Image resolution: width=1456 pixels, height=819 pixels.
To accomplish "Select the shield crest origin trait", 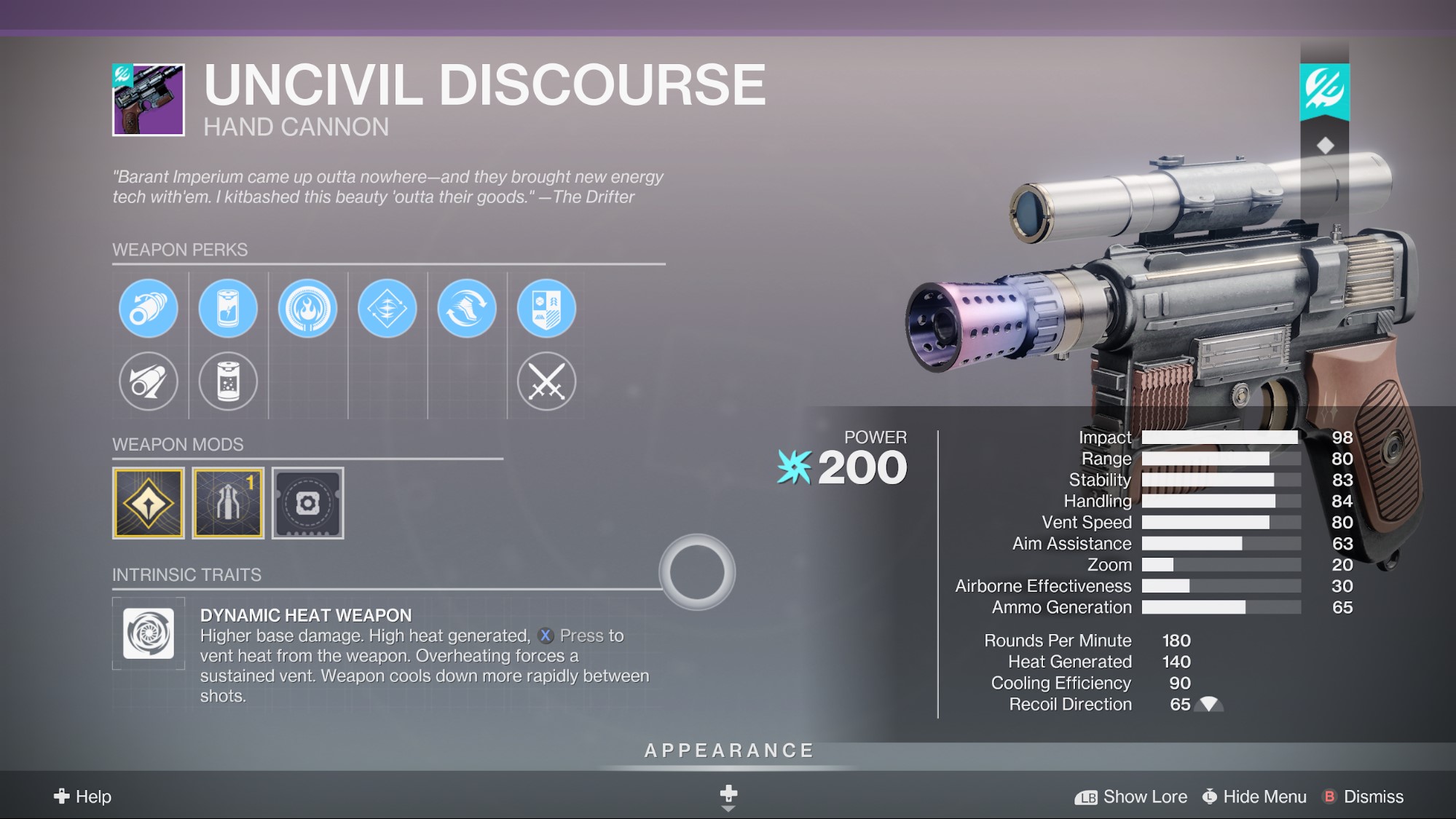I will [x=546, y=309].
